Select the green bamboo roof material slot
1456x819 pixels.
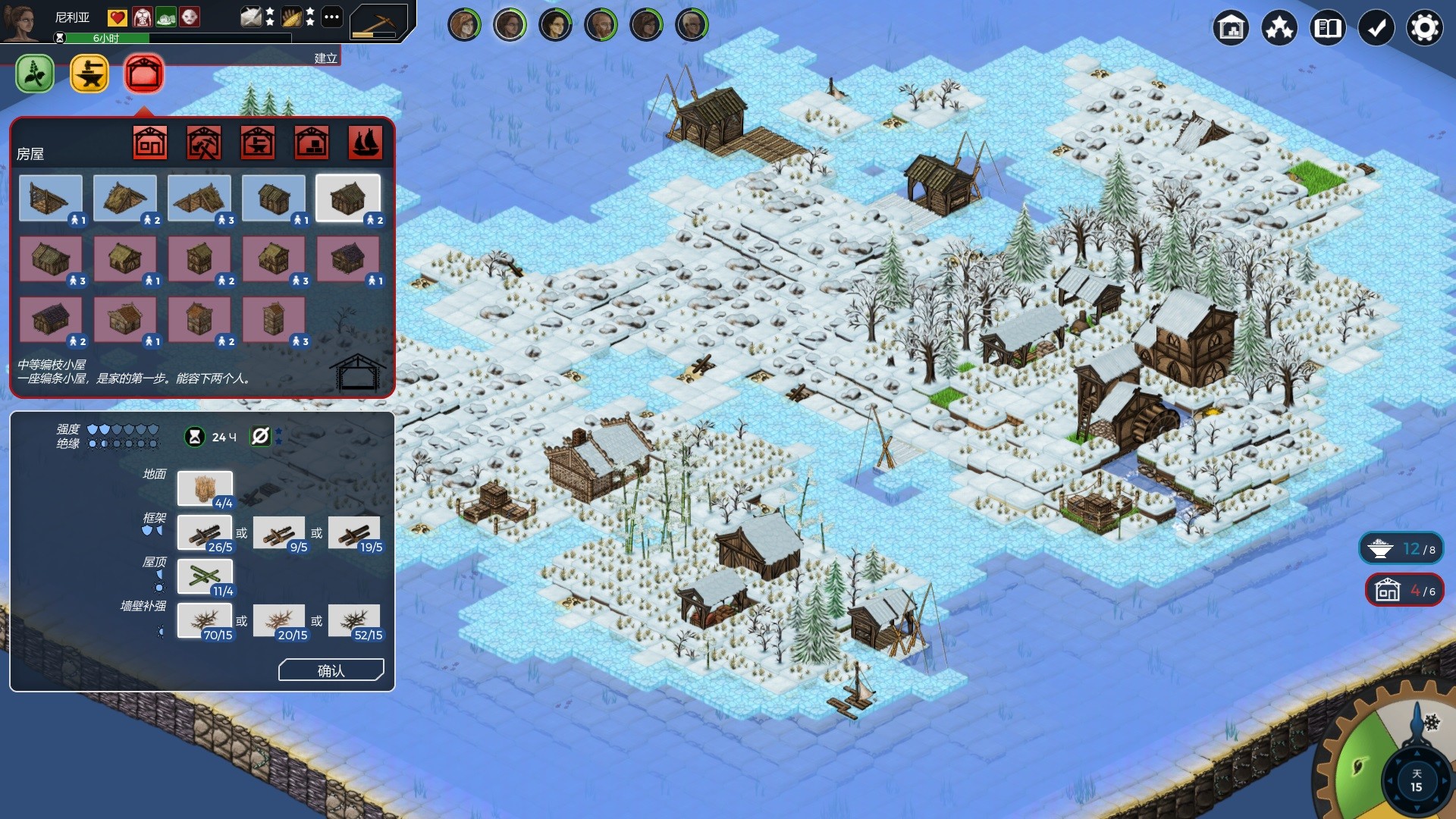205,578
